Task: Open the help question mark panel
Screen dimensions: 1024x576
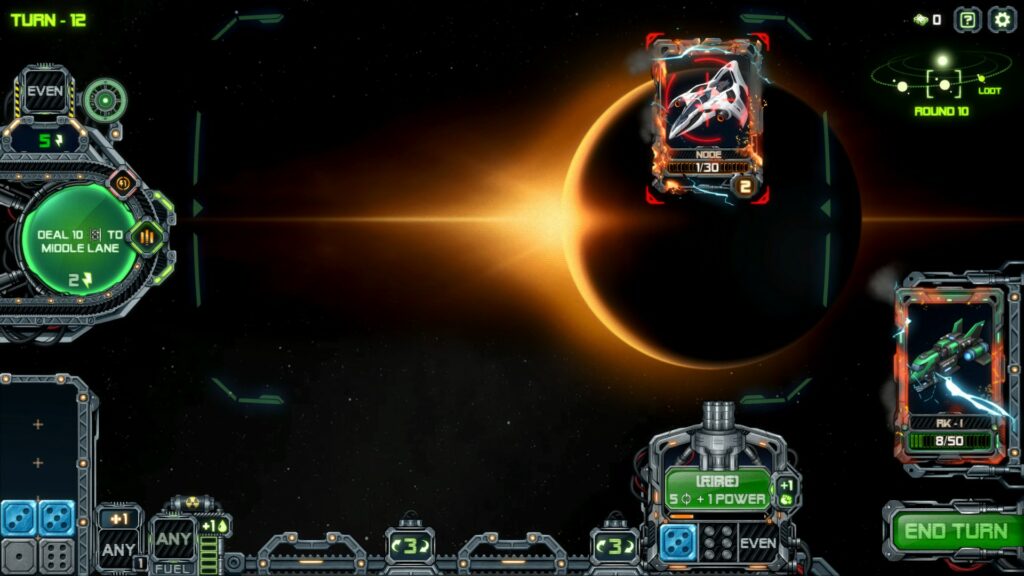Action: 967,19
